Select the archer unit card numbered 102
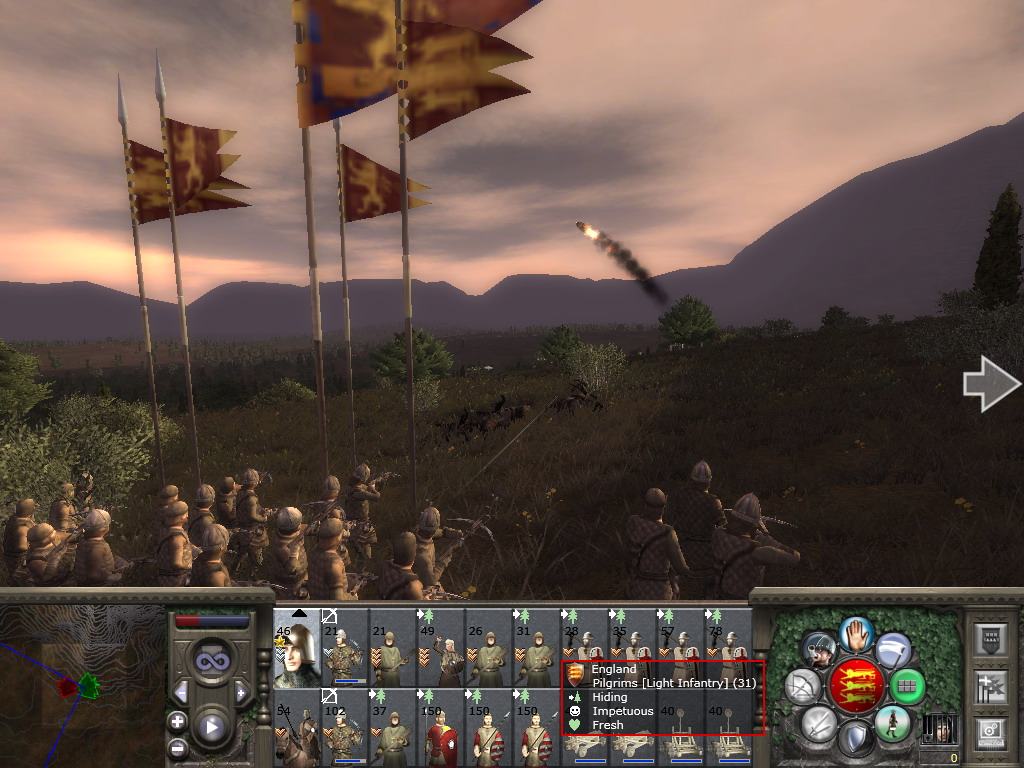1024x768 pixels. click(344, 727)
